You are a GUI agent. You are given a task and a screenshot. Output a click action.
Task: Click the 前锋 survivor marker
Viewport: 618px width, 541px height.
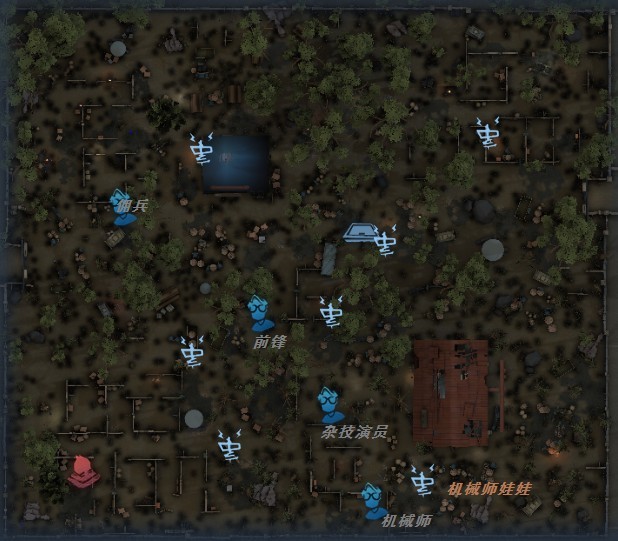[260, 314]
